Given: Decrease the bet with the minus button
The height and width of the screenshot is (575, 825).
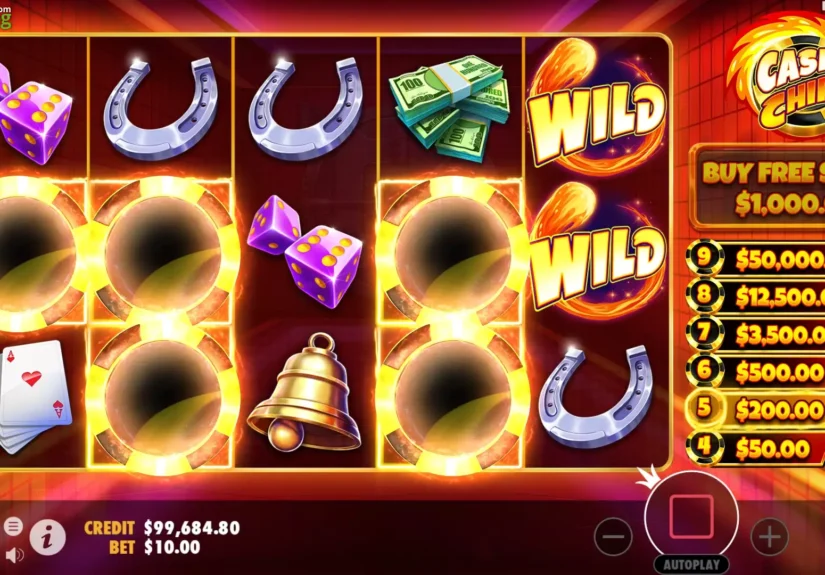Looking at the screenshot, I should coord(613,537).
